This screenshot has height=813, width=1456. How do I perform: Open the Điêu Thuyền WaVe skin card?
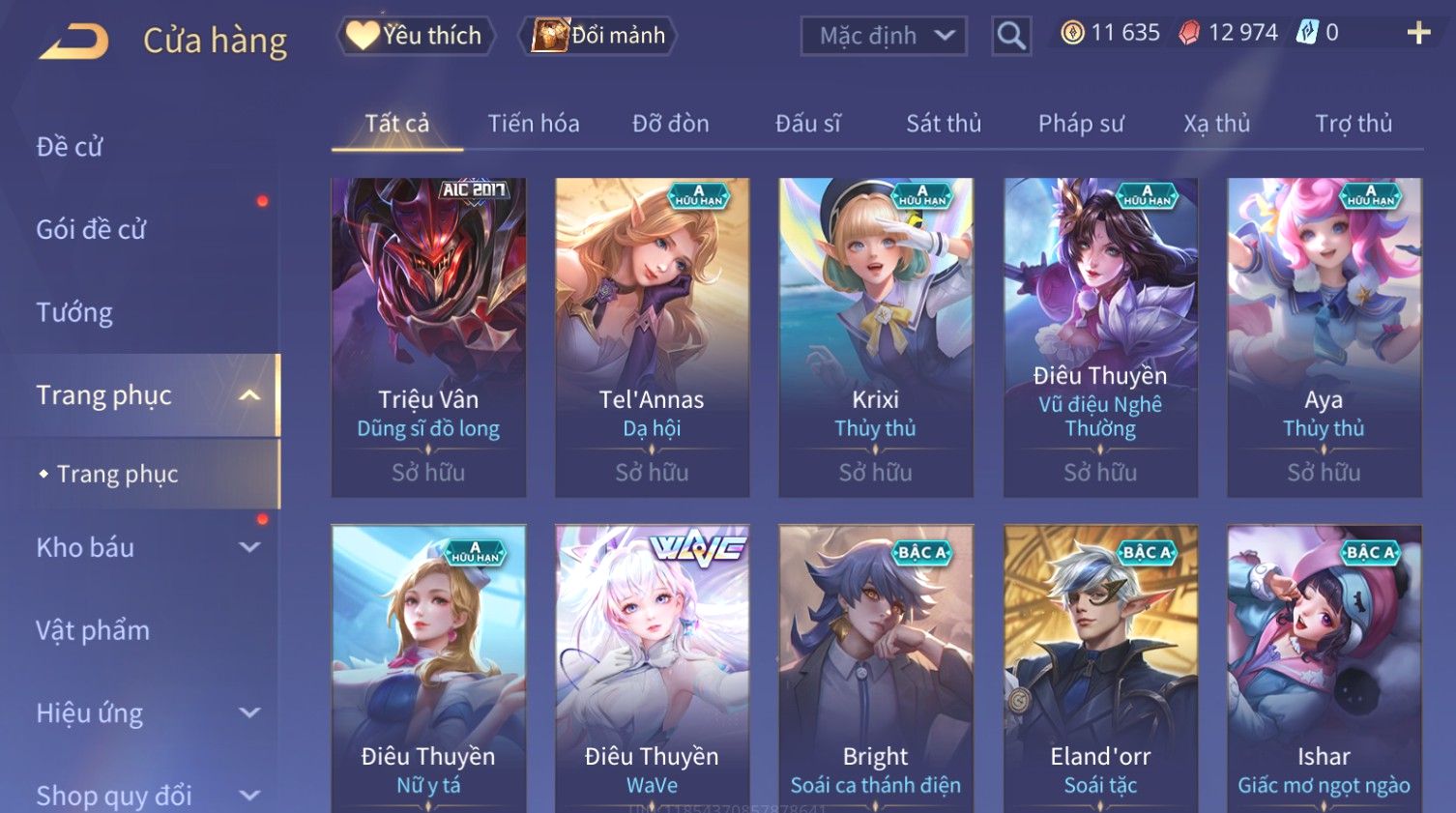click(x=652, y=667)
